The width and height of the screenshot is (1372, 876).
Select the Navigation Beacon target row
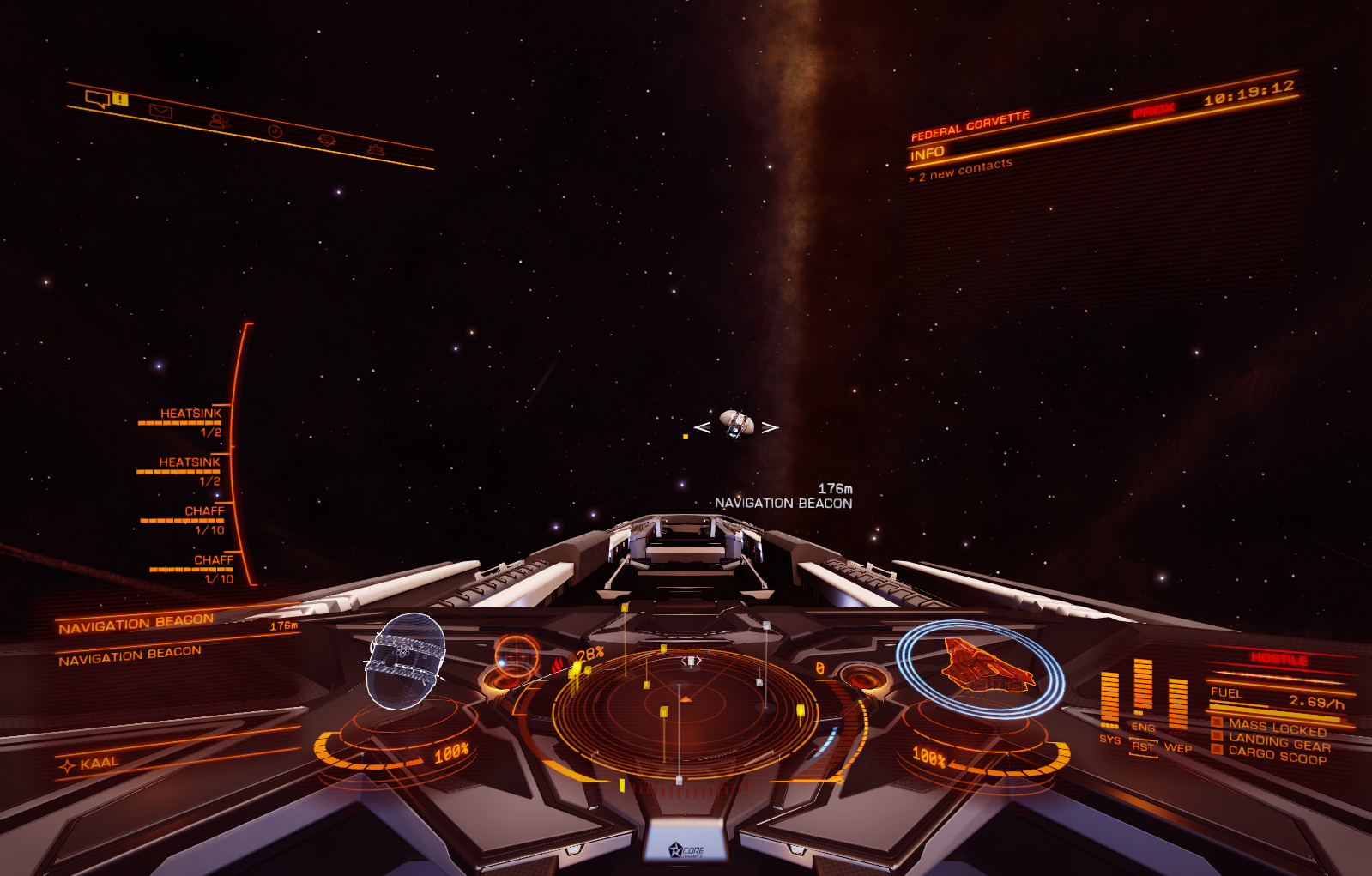coord(136,624)
